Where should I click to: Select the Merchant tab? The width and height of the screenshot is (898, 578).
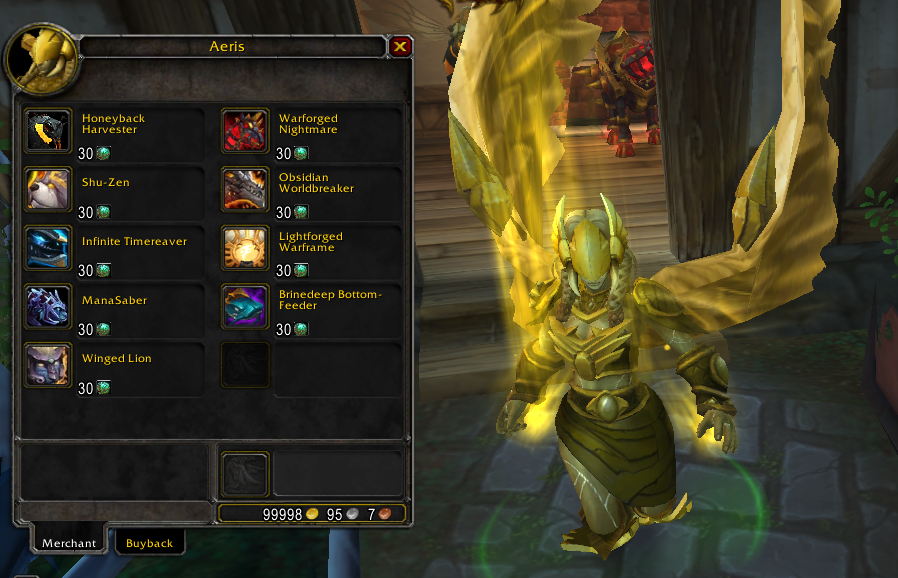[69, 543]
